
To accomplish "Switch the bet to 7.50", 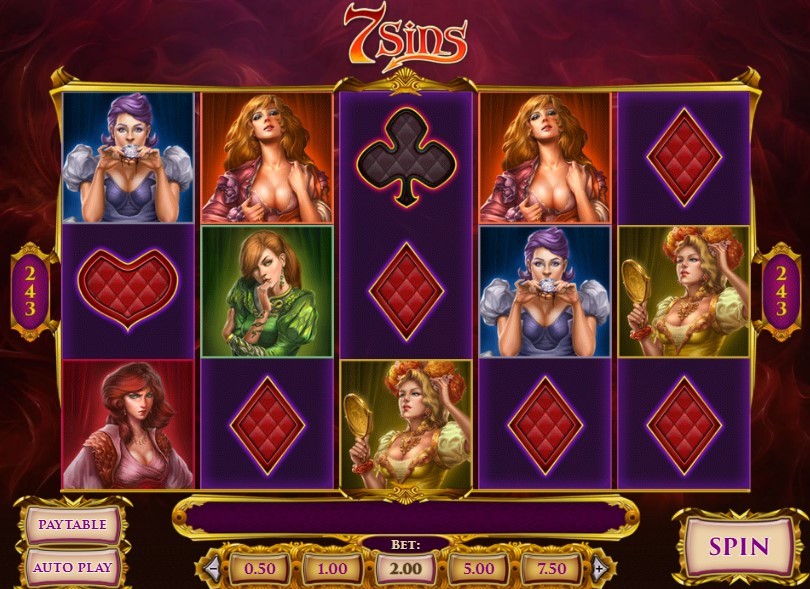I will click(551, 569).
